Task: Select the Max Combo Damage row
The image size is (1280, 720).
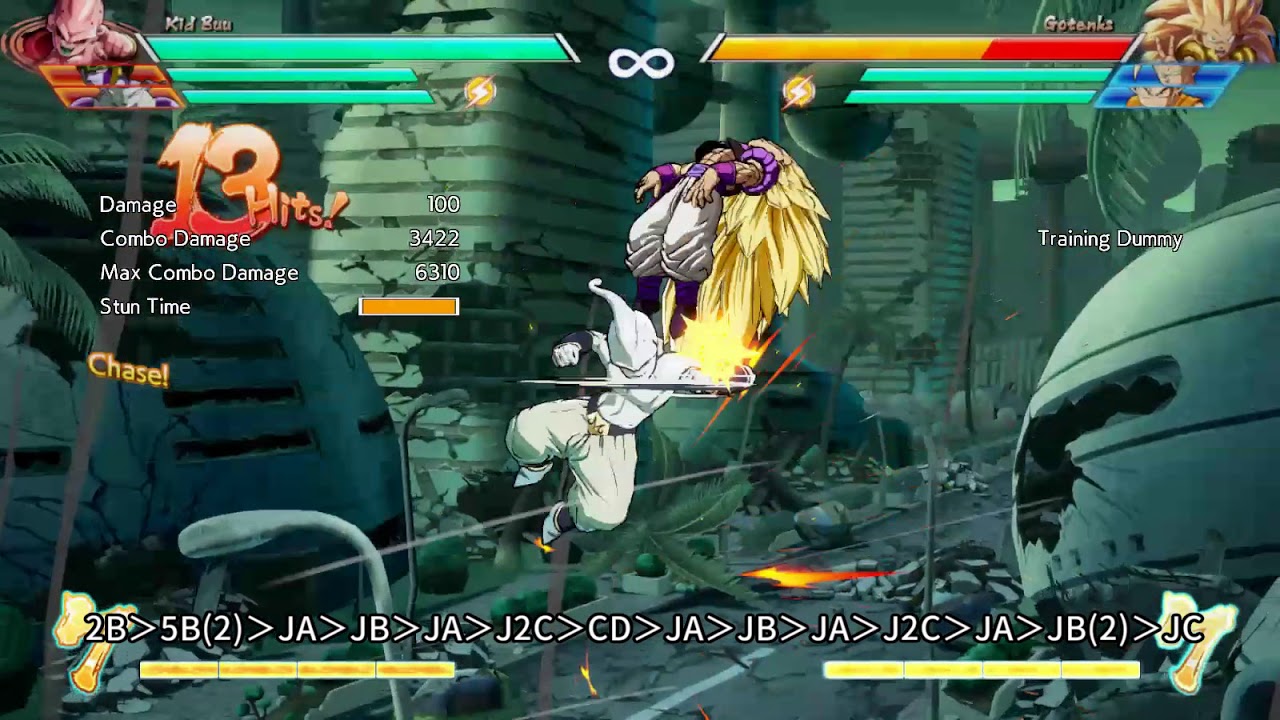Action: (199, 272)
